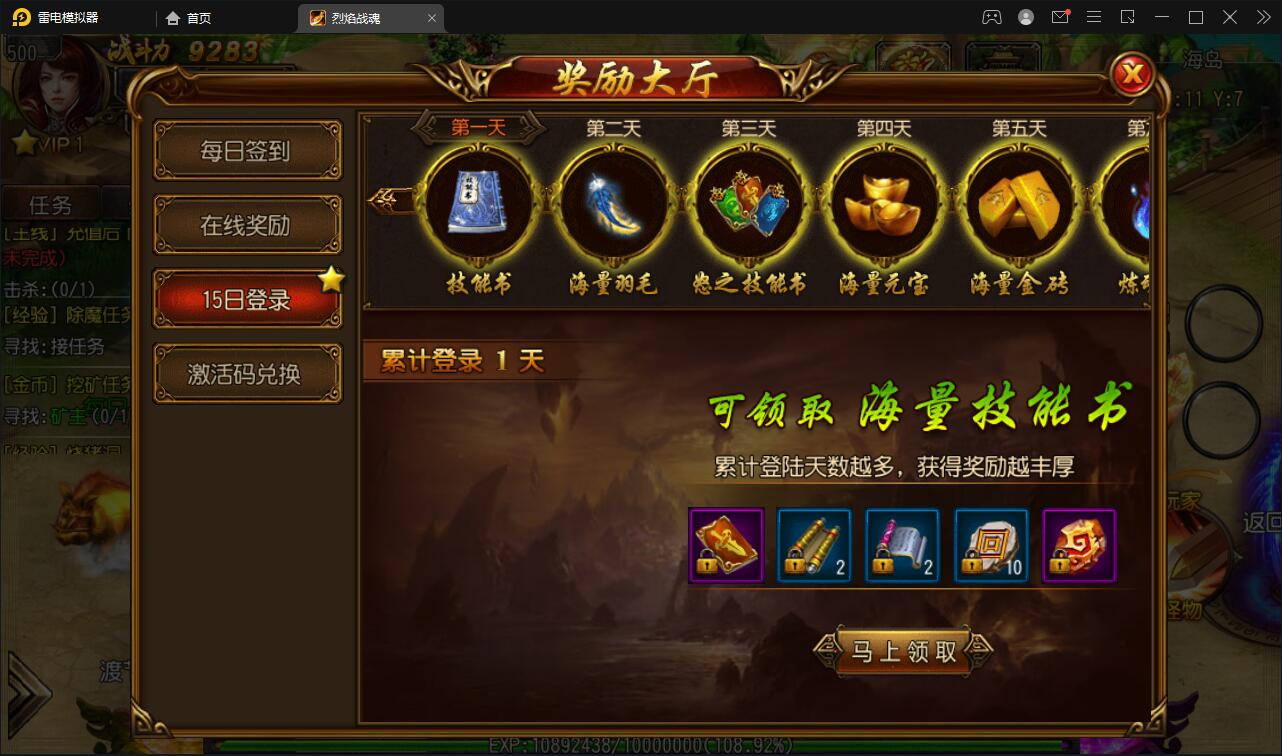
Task: Click the purple skill book reward thumbnail
Action: (725, 545)
